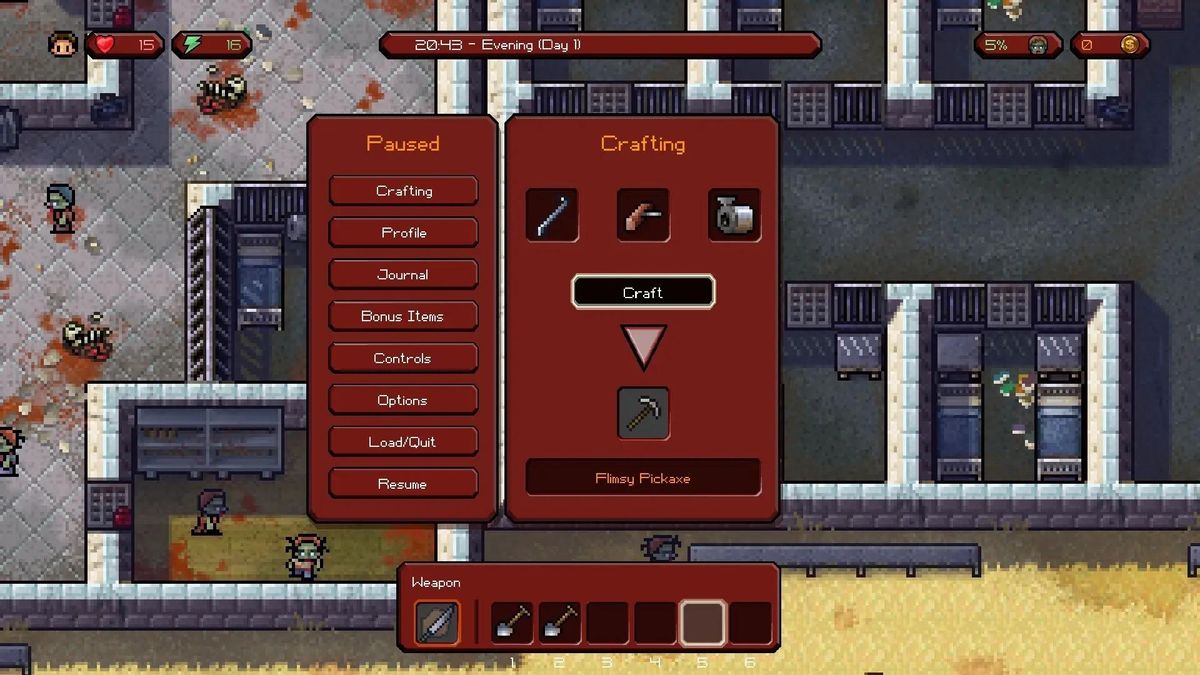Select the duct tape ingredient slot
The width and height of the screenshot is (1200, 675).
(x=734, y=215)
